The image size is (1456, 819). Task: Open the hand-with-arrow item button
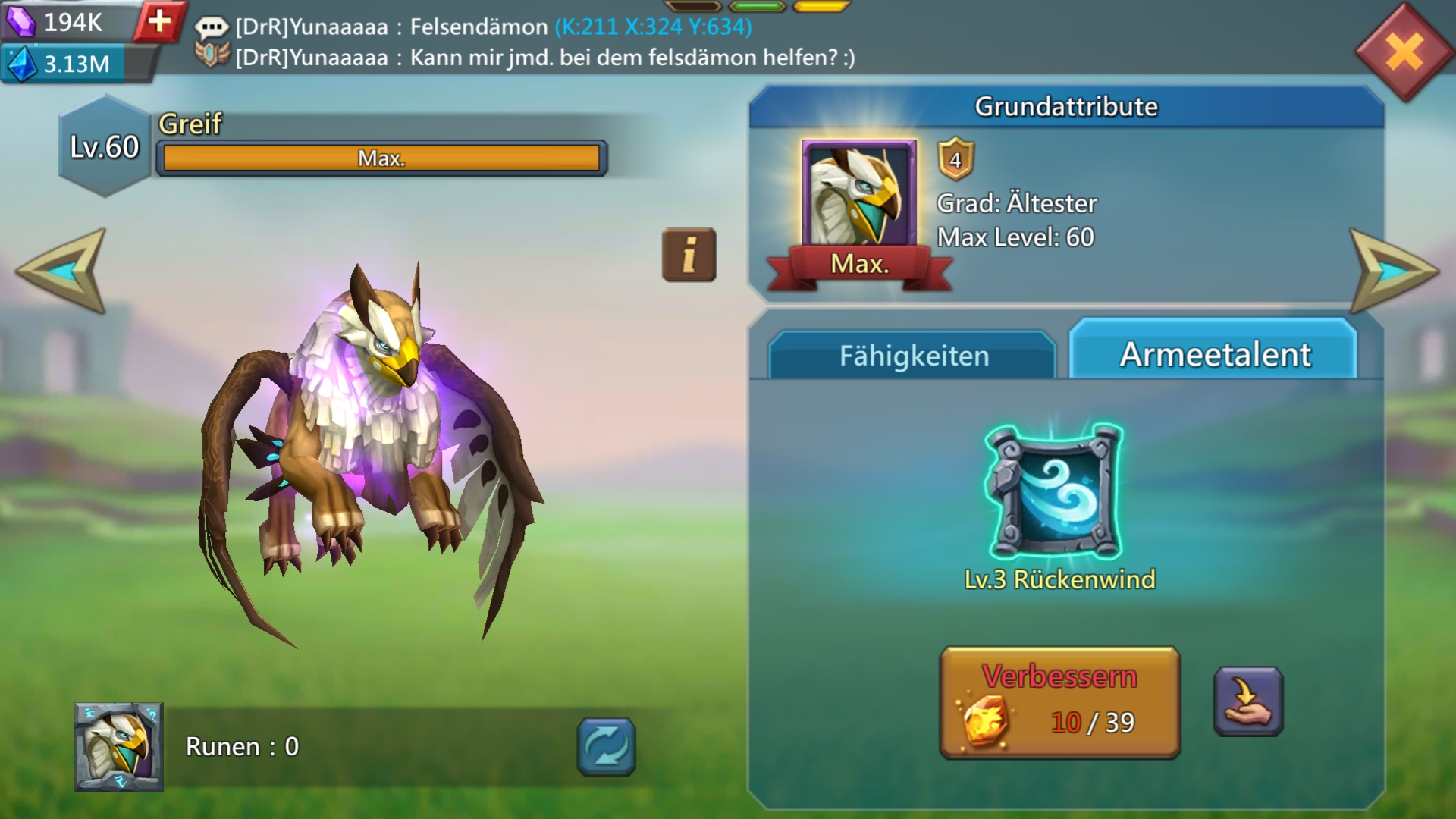(1247, 701)
